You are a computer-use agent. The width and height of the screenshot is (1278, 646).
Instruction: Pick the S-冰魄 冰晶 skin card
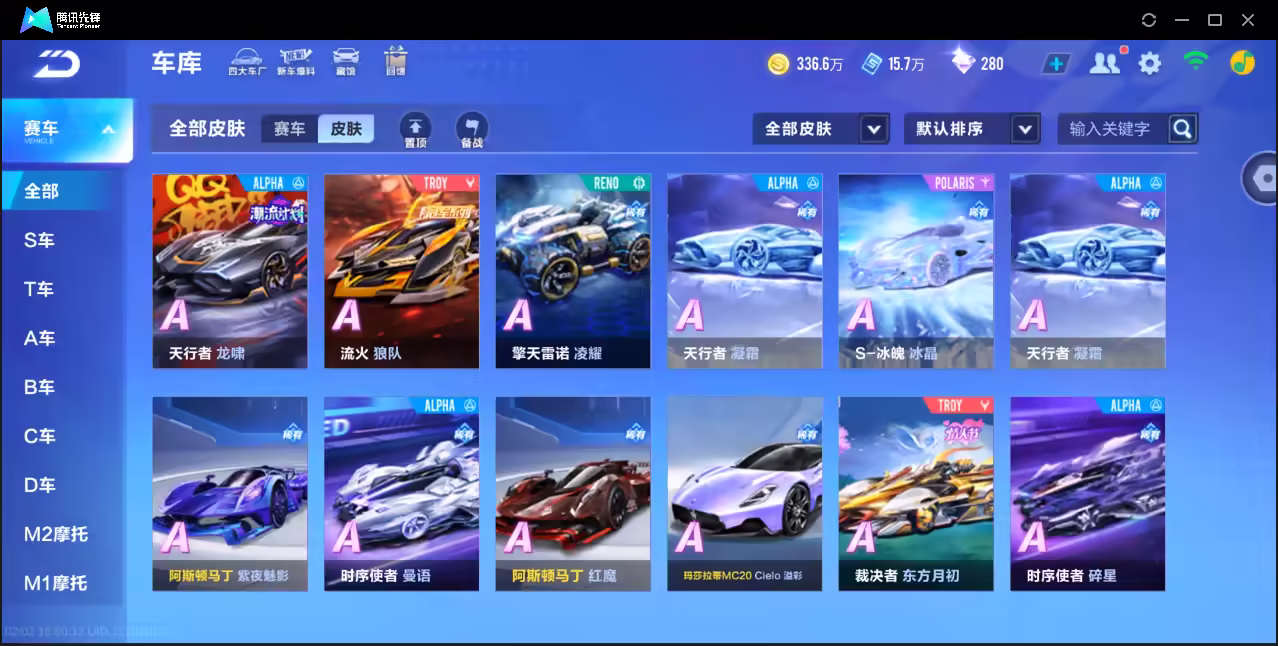[x=916, y=271]
